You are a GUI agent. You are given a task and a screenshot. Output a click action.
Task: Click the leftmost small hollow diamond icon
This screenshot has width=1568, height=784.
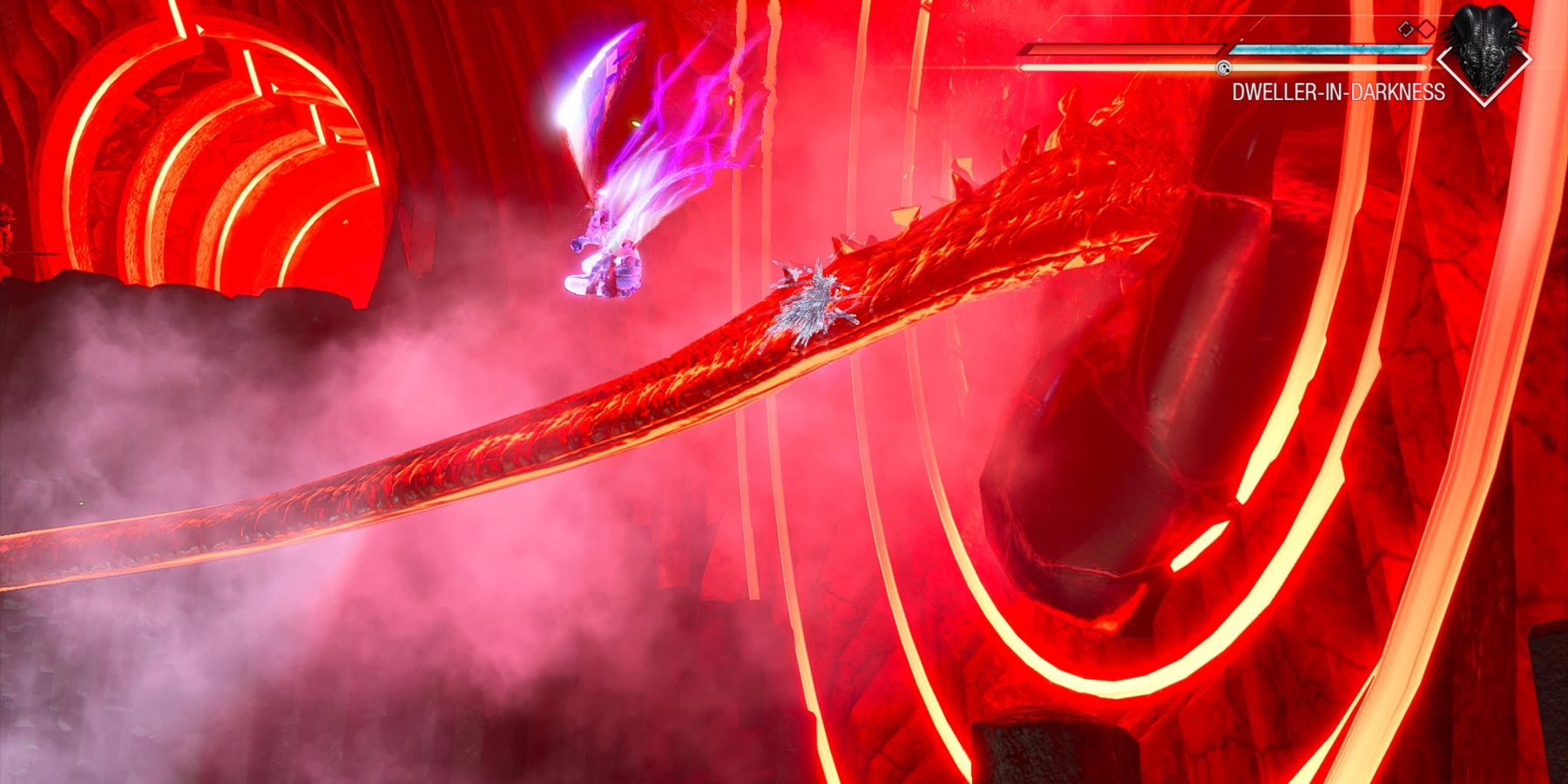tap(1404, 30)
